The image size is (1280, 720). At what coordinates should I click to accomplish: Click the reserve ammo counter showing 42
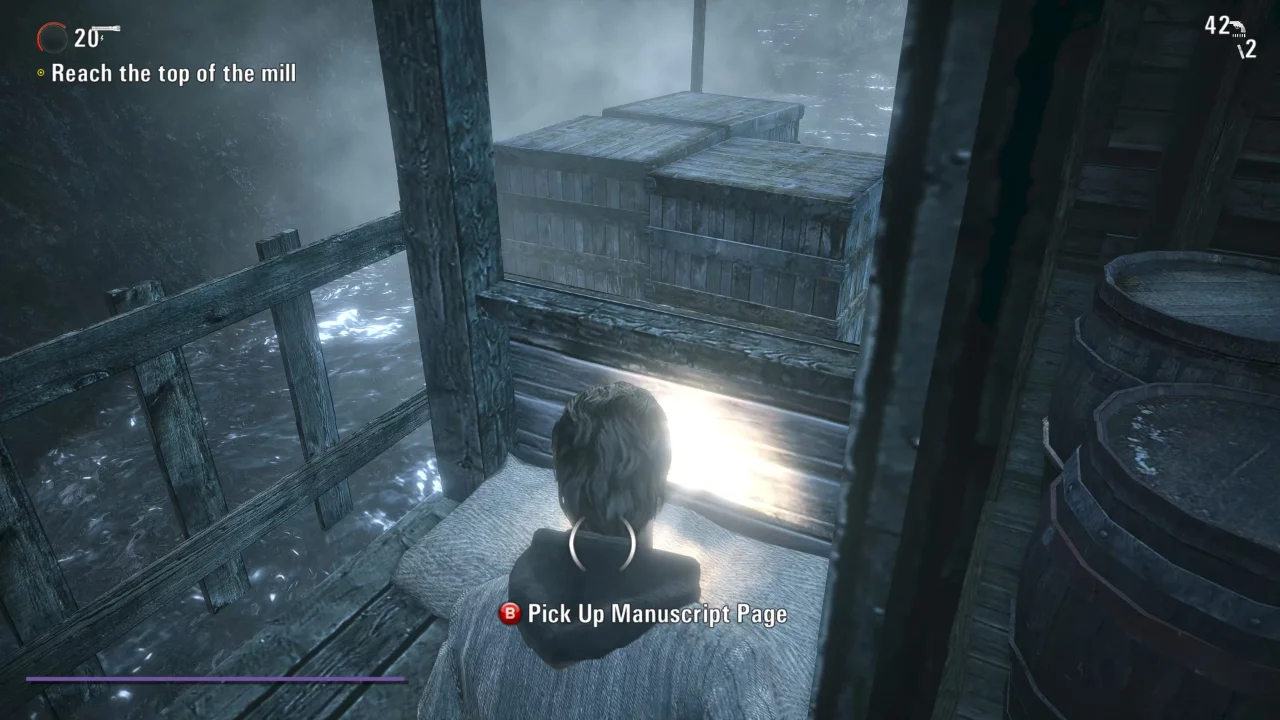(1216, 25)
